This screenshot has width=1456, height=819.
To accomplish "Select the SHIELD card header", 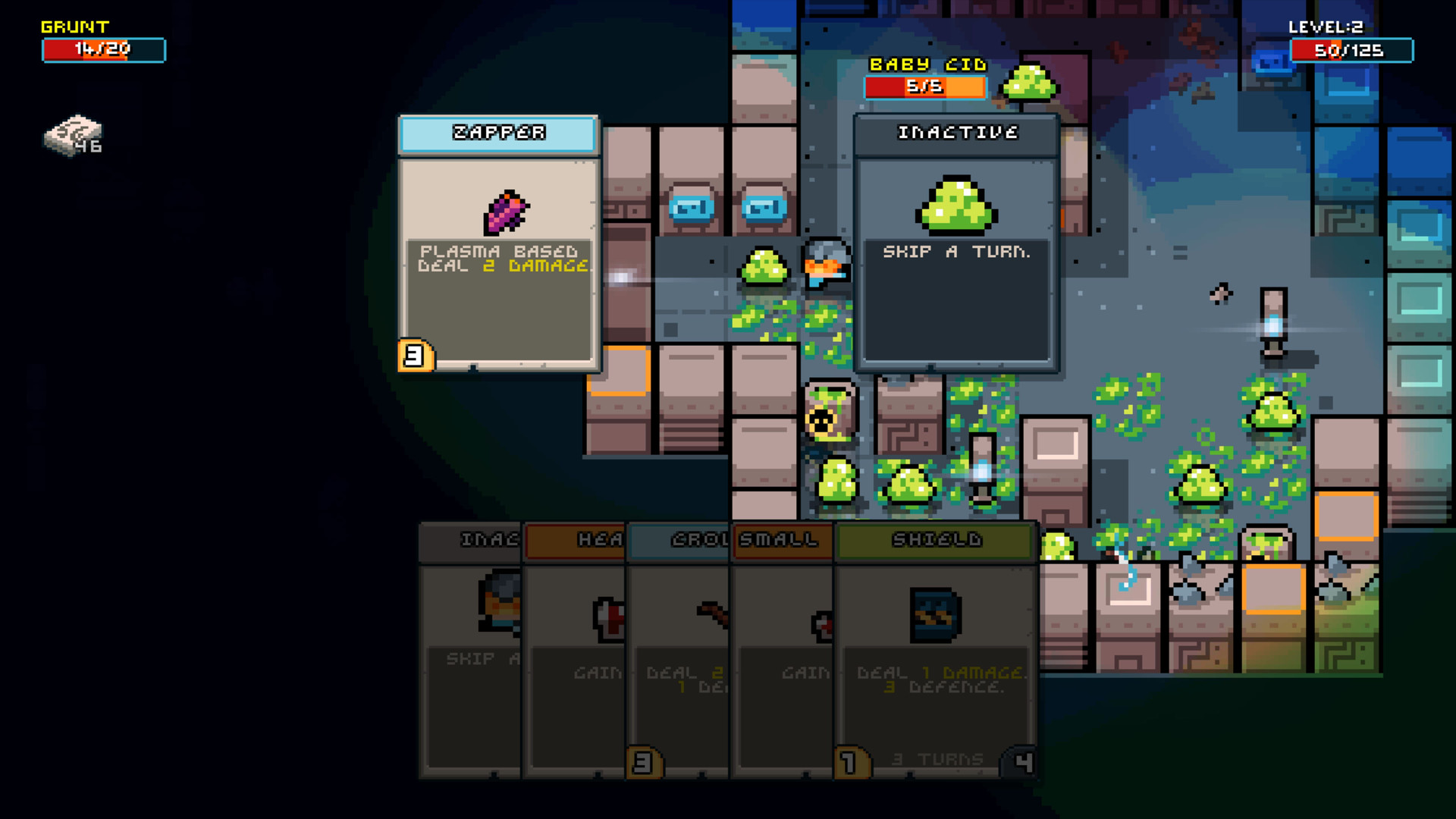I will [x=934, y=541].
